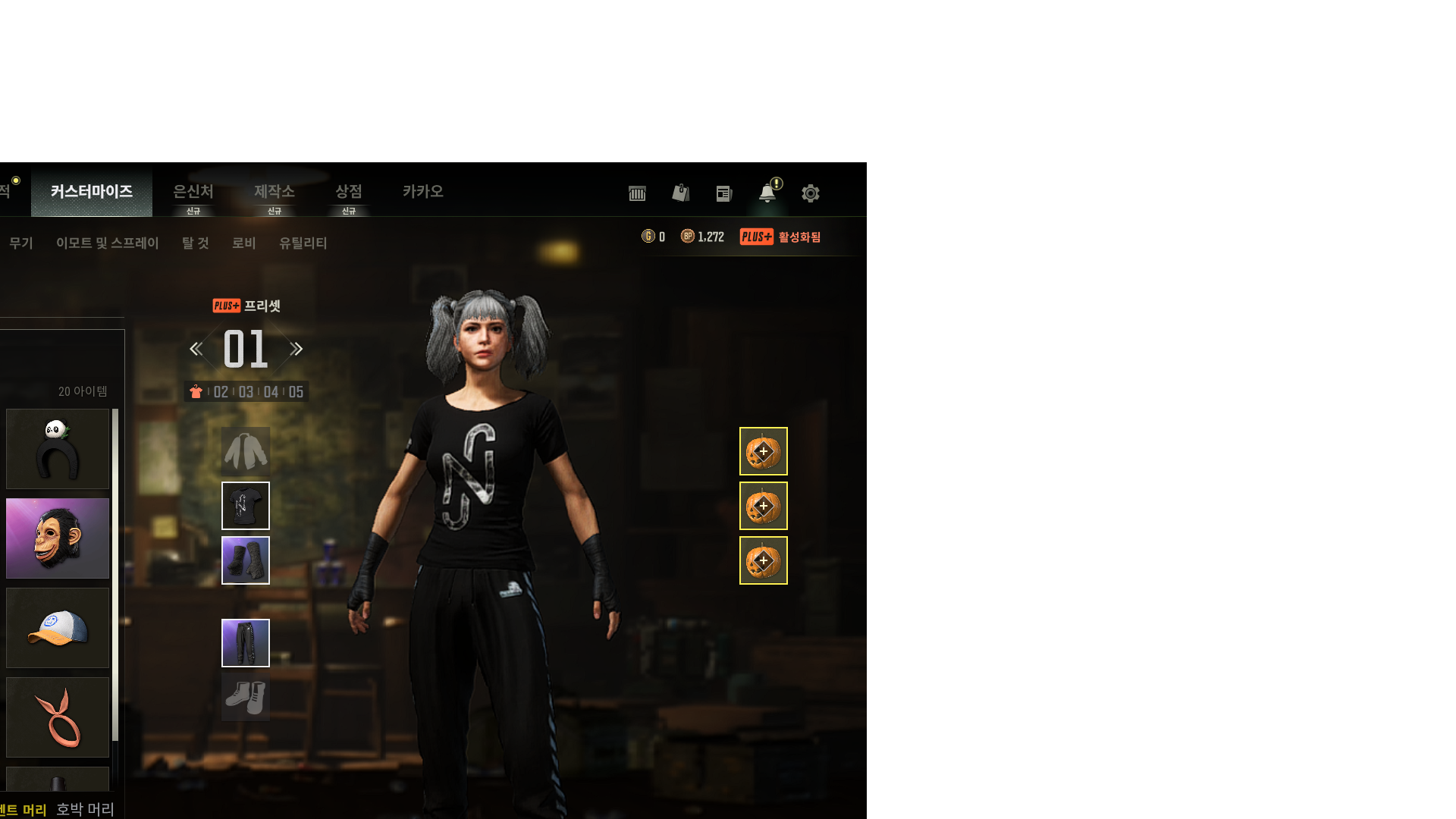
Task: Check the notification bell
Action: pyautogui.click(x=767, y=193)
